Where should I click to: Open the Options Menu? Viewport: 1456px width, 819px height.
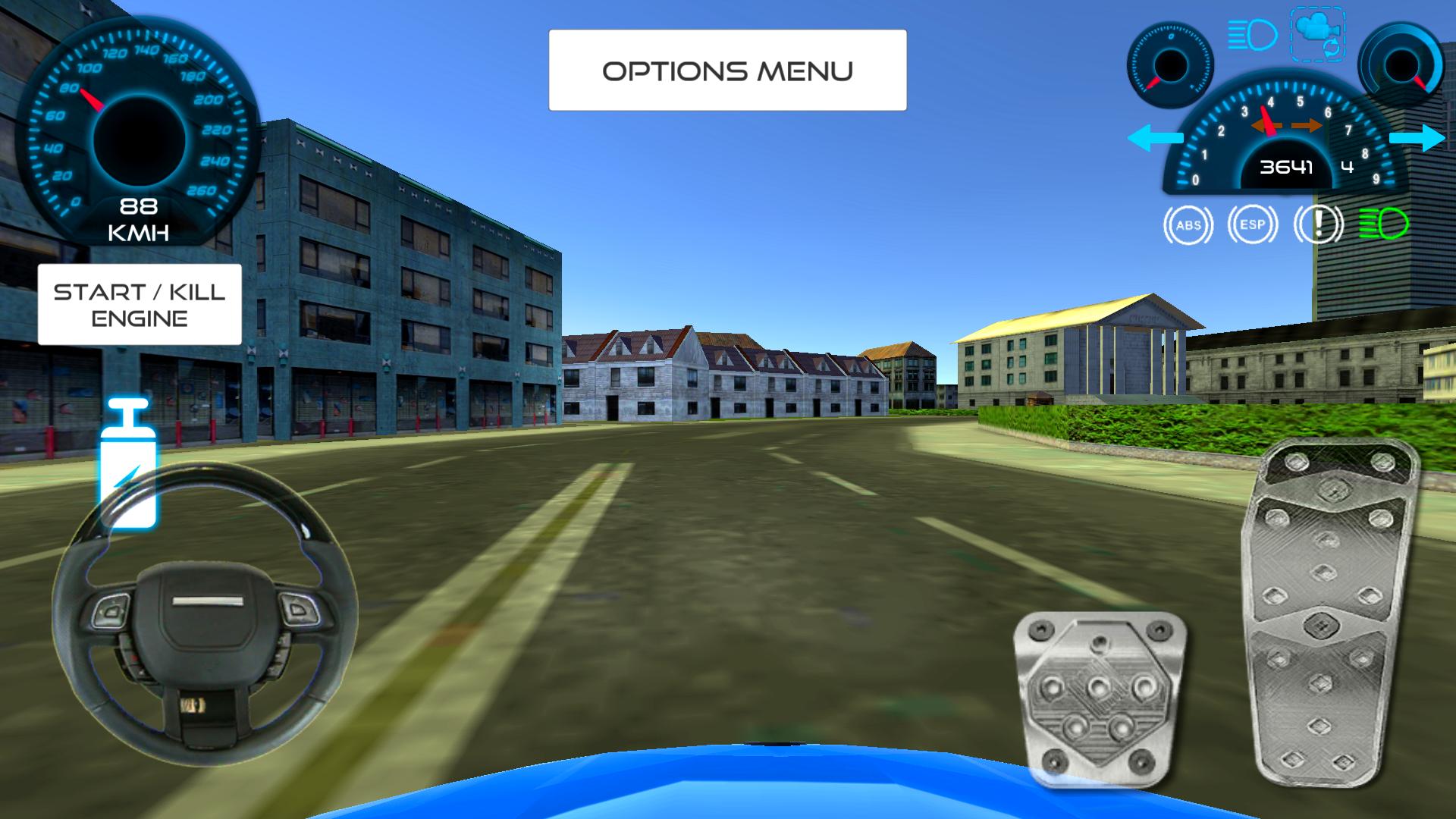(x=726, y=70)
